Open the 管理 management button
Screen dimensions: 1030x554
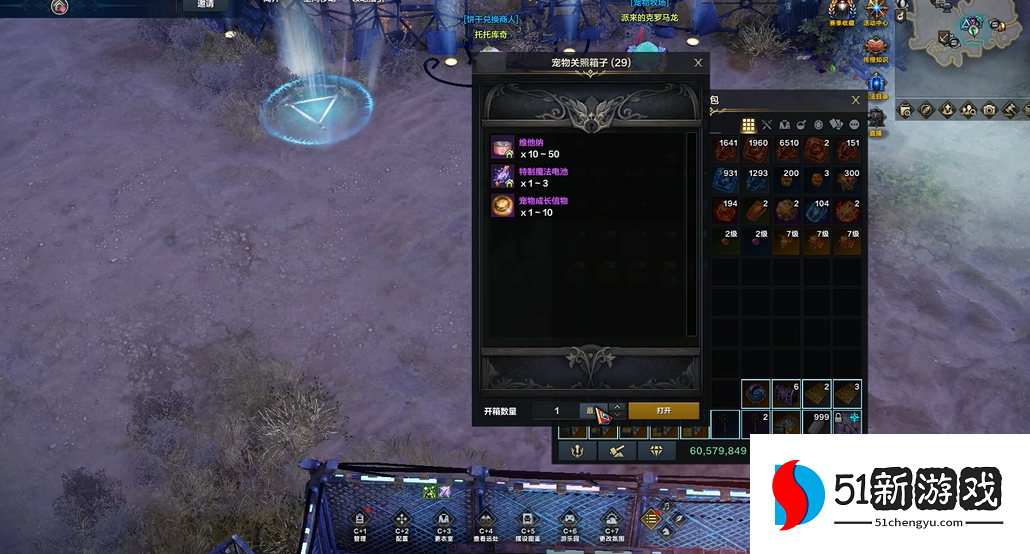[x=360, y=521]
